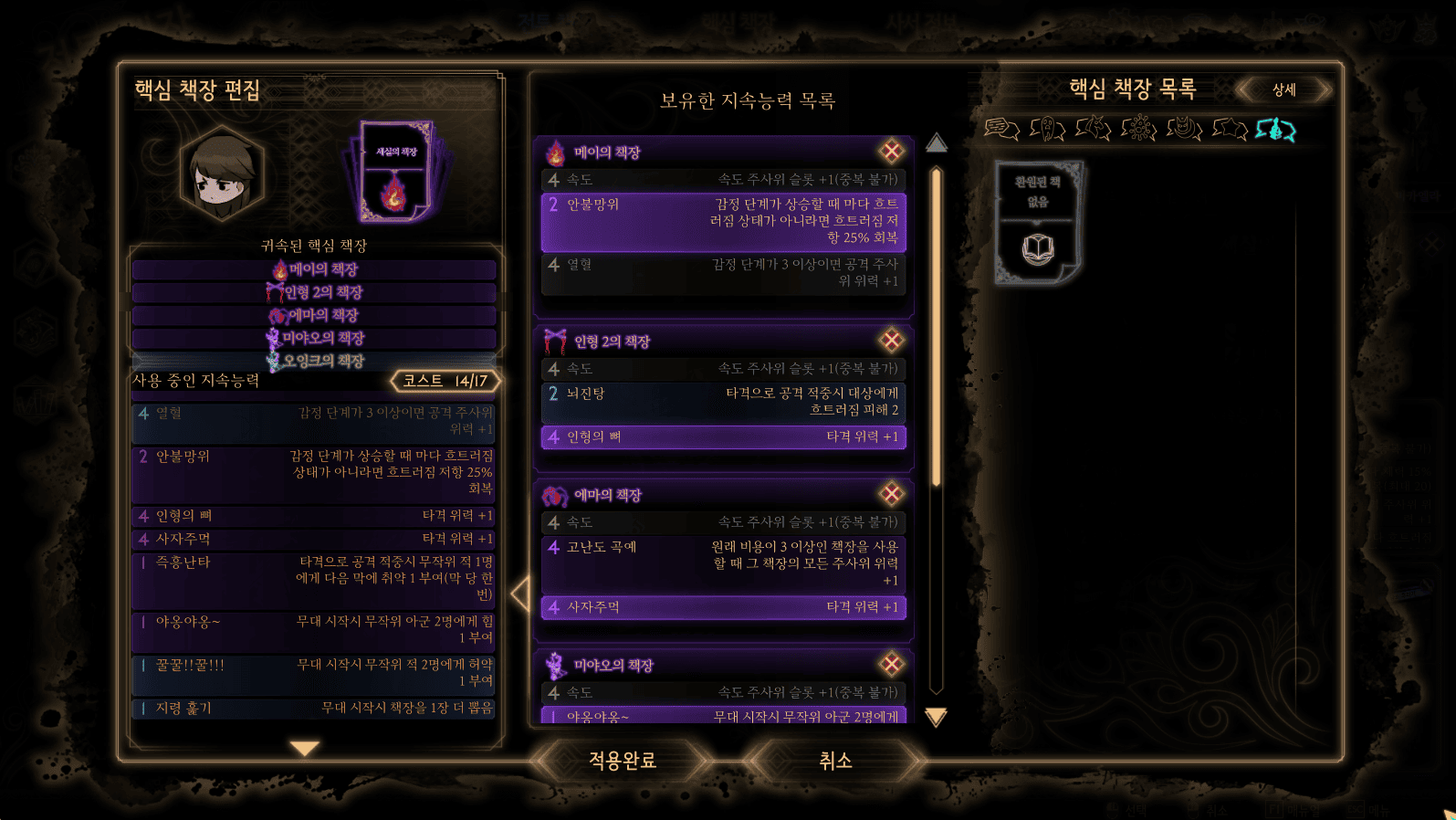Screen dimensions: 1456x820
Task: Select the 완원된 책 없음 book tile
Action: pyautogui.click(x=1038, y=222)
